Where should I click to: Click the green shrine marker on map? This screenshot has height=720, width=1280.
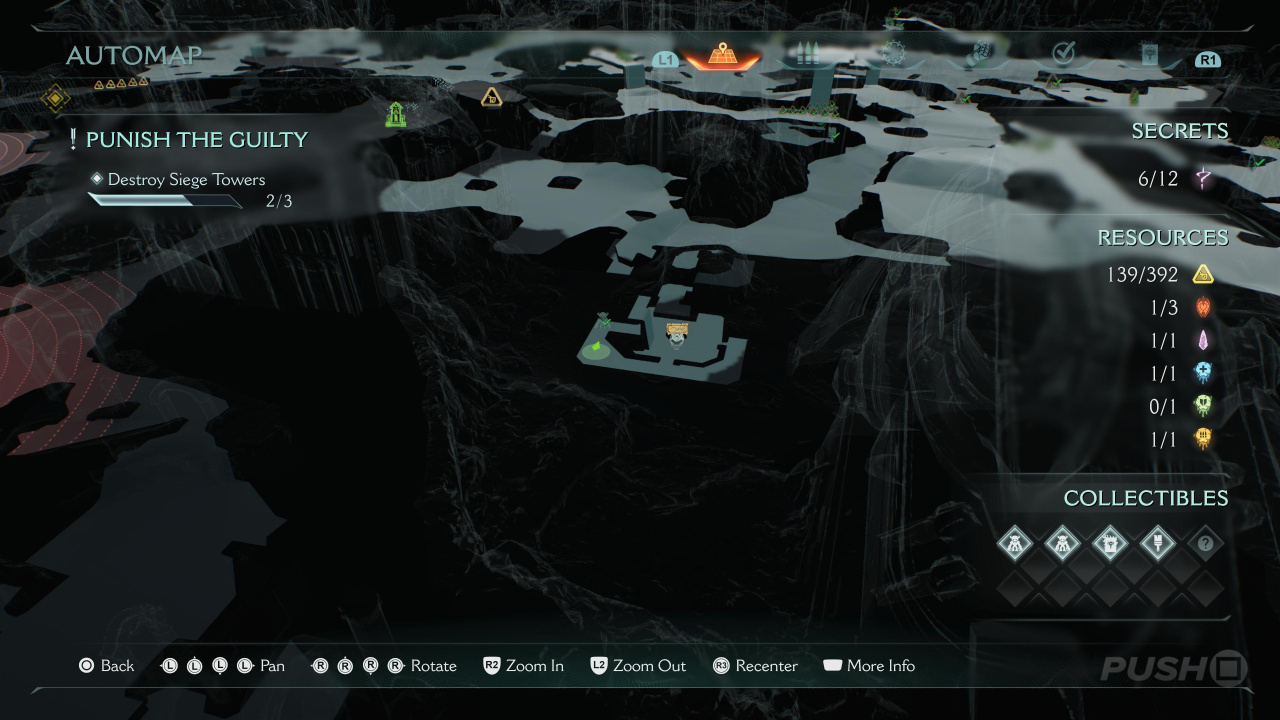396,114
